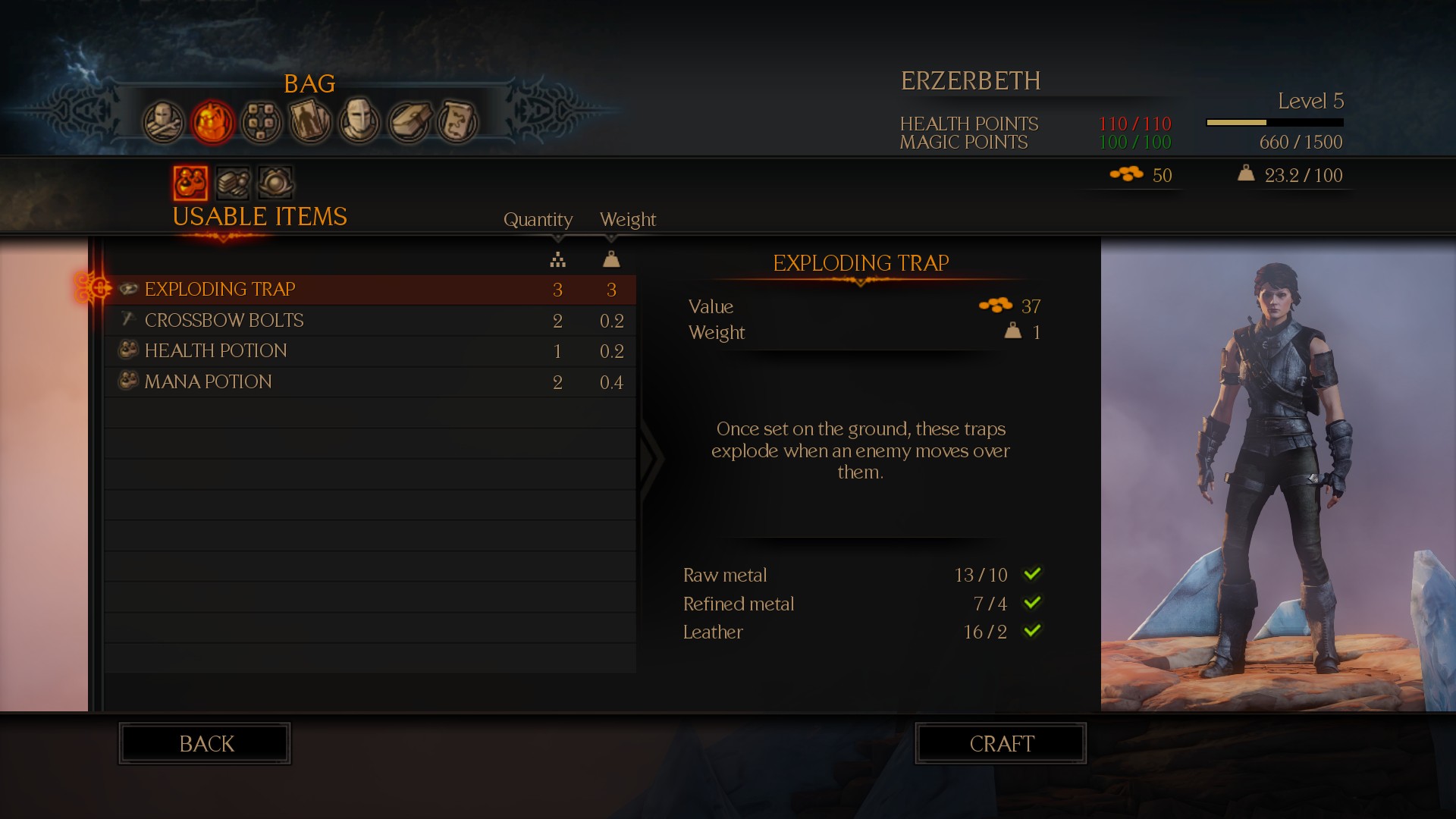
Task: Open the helmet-and-bone equipment tab
Action: point(163,121)
